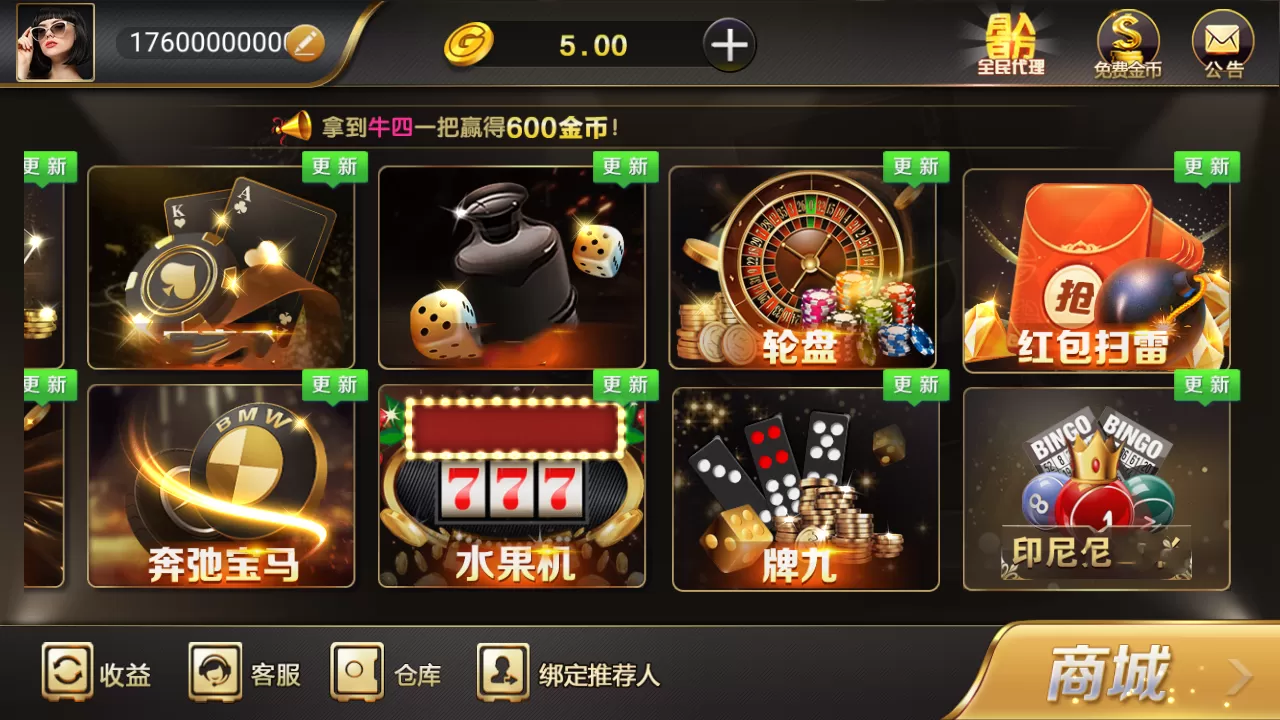Launch the 轮盘 roulette game
Screen dimensions: 1280x720
click(807, 265)
